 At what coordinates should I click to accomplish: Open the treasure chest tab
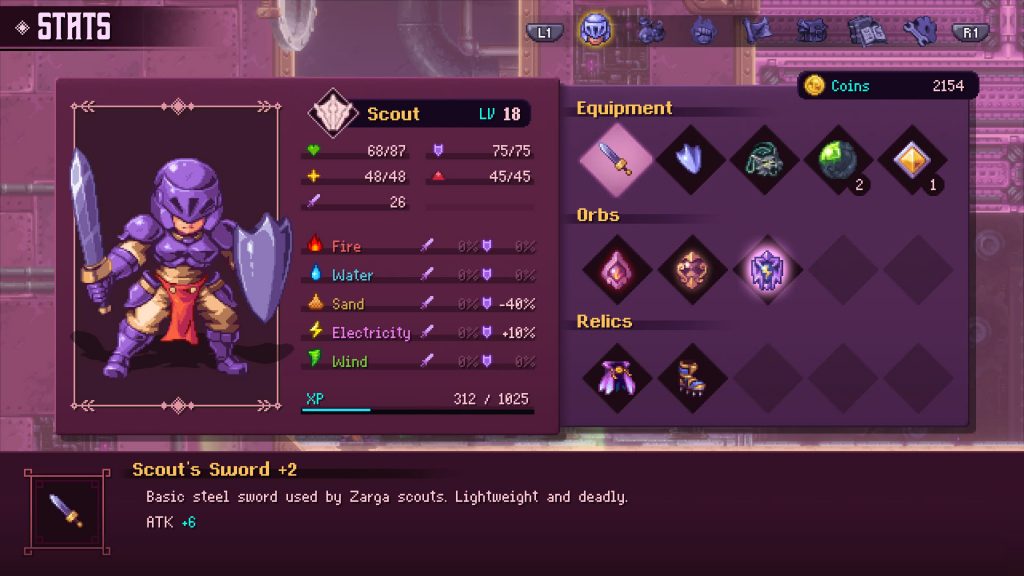click(x=811, y=31)
